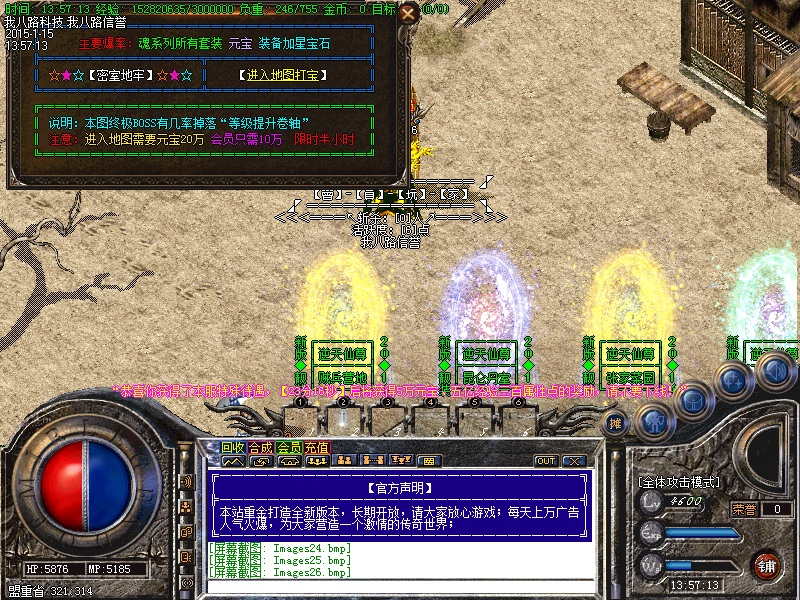The width and height of the screenshot is (800, 600).
Task: Open the 回收 recycle tab
Action: point(233,448)
